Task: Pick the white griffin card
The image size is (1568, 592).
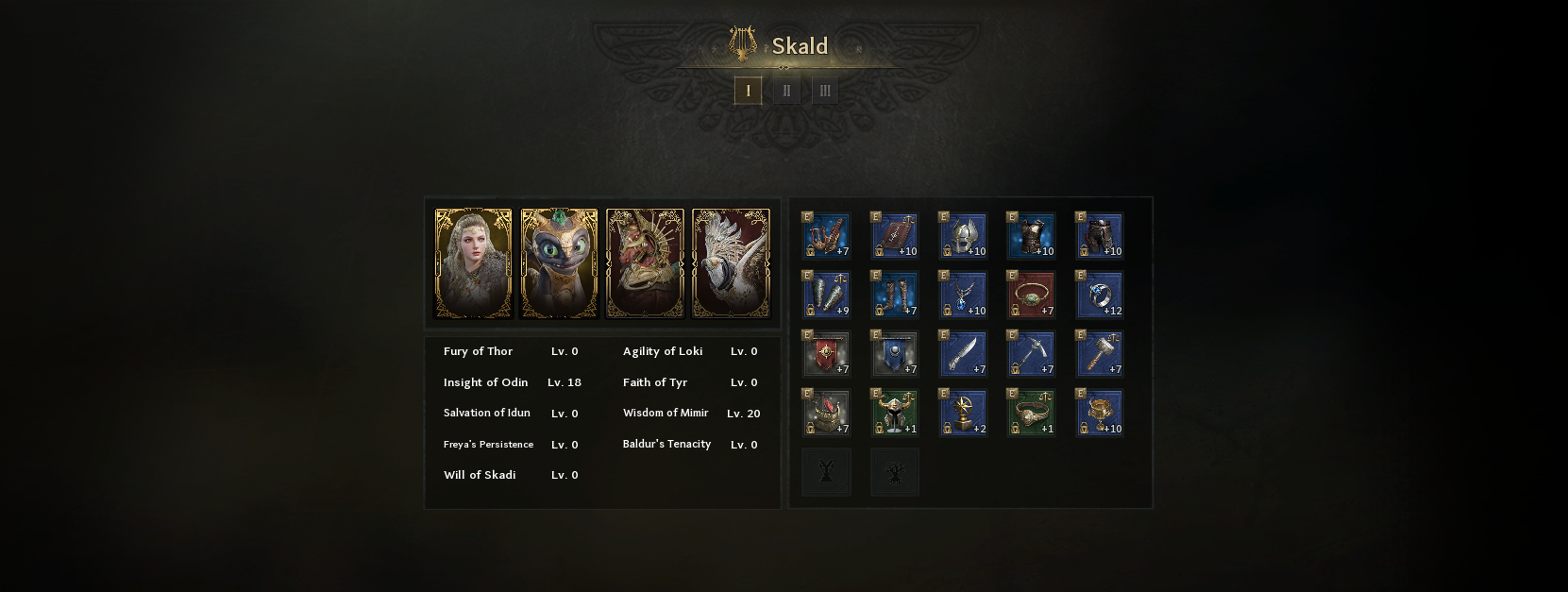Action: (x=731, y=263)
